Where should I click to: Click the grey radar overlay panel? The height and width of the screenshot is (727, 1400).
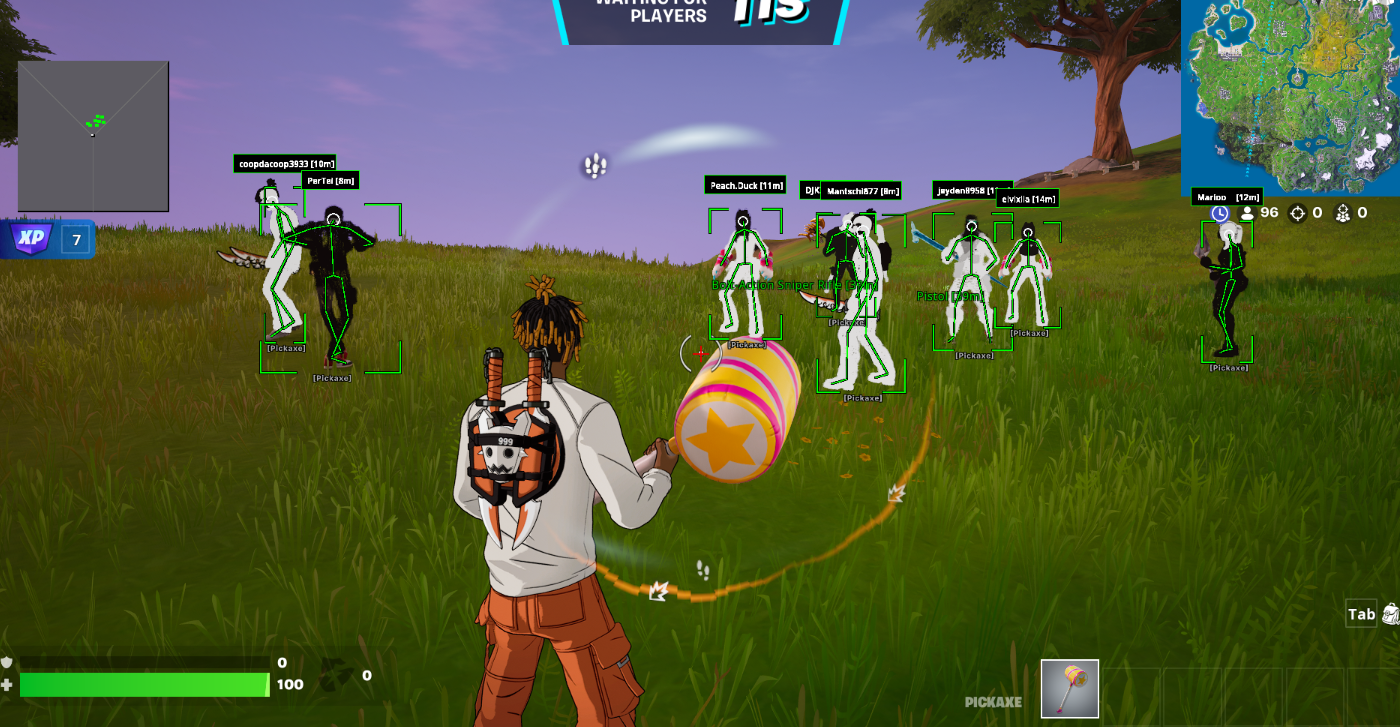coord(93,136)
